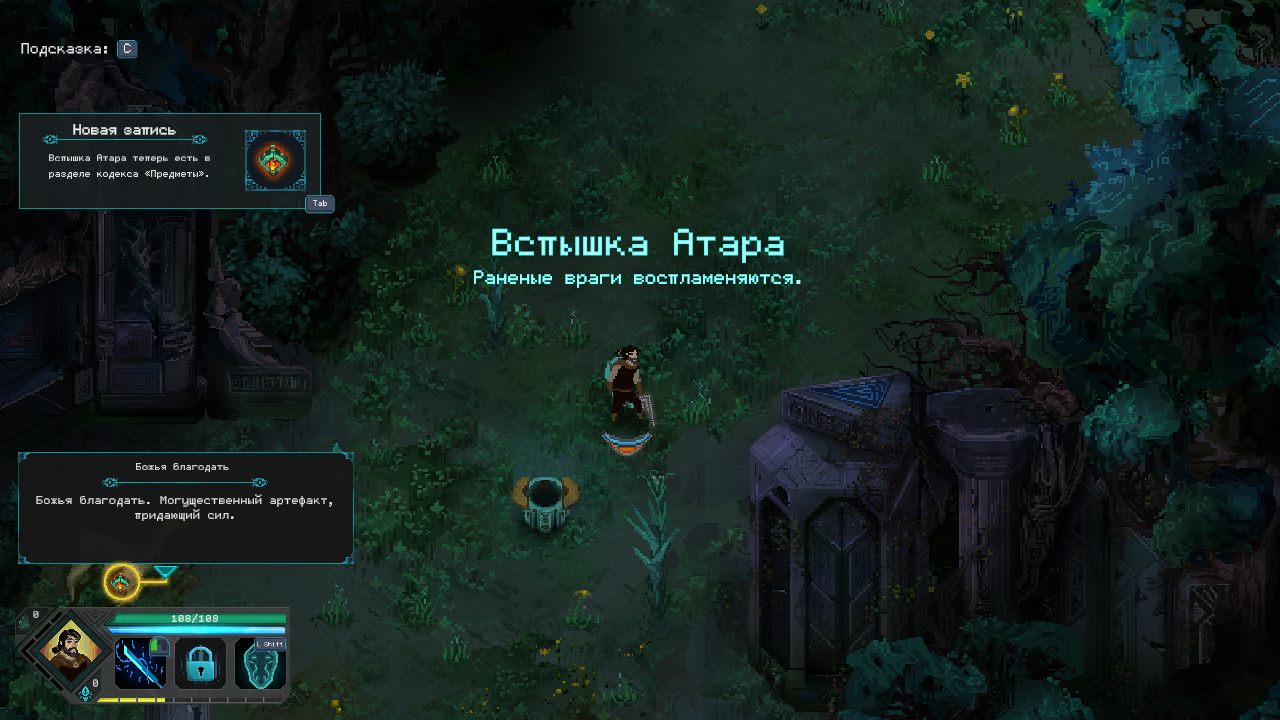
Task: Click the Раненые враги восспламеняются description
Action: pyautogui.click(x=639, y=276)
